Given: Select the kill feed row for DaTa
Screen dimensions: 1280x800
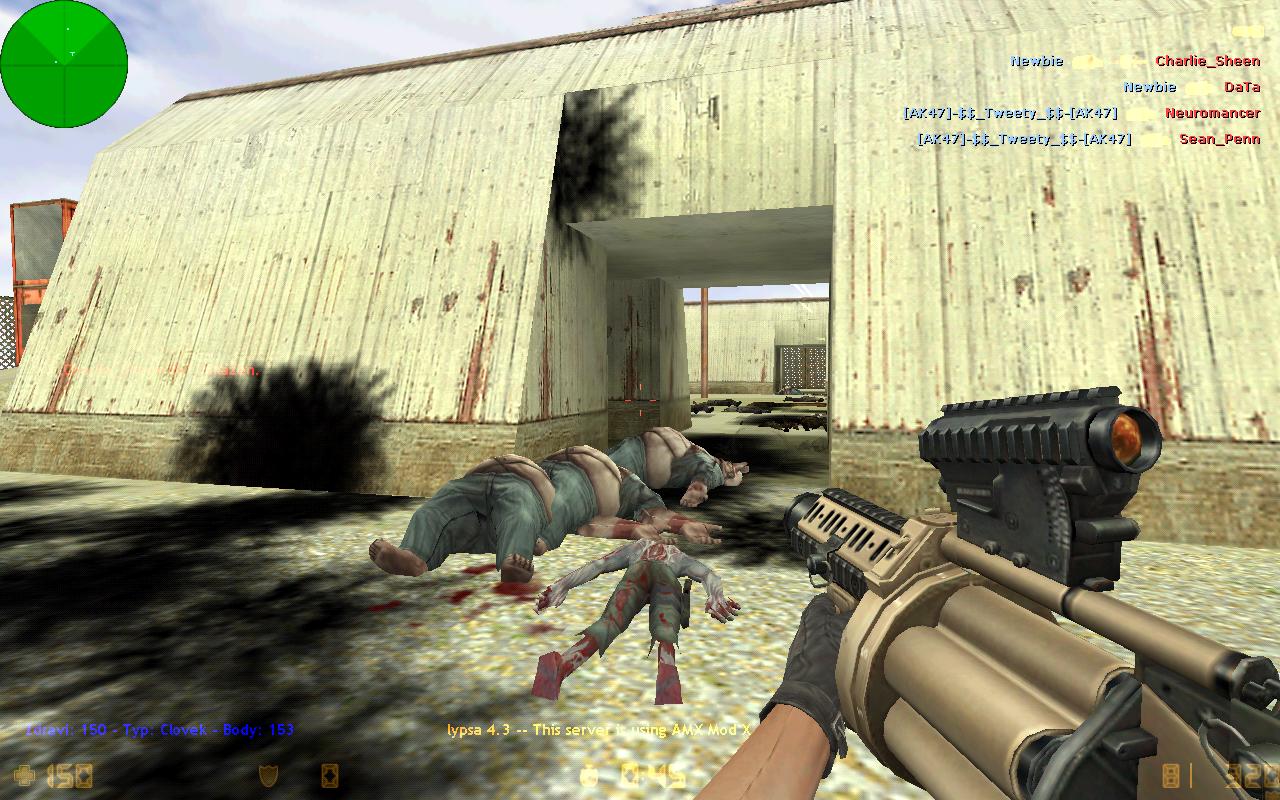Looking at the screenshot, I should pyautogui.click(x=1190, y=87).
